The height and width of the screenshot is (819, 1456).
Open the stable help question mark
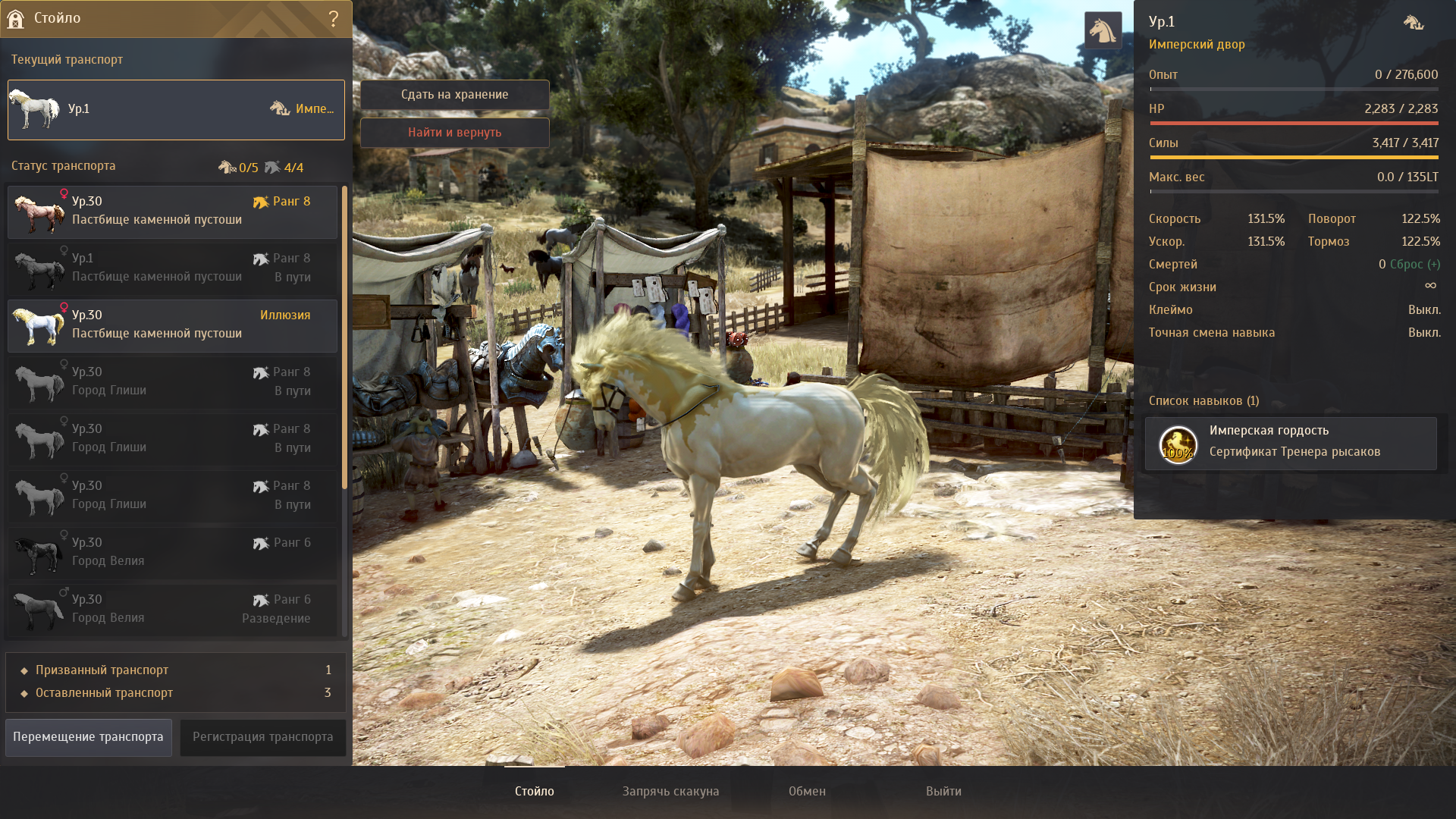pyautogui.click(x=334, y=19)
